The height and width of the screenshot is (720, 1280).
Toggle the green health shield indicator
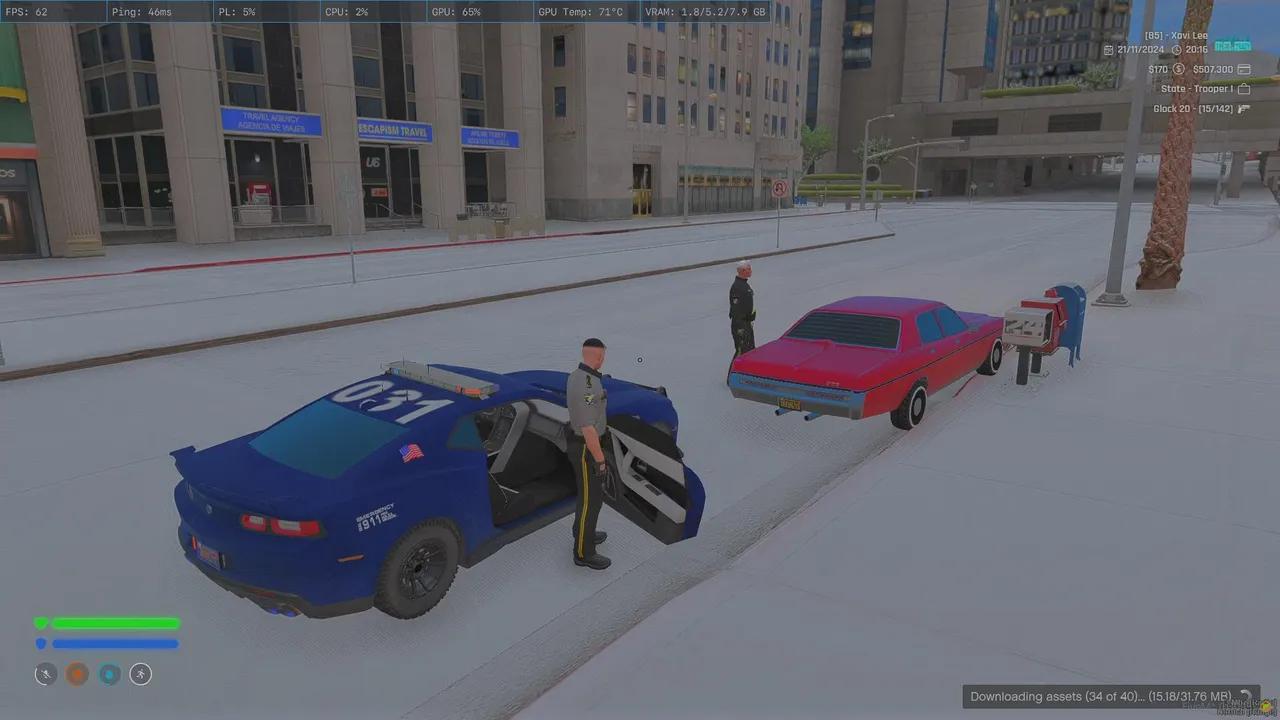41,622
